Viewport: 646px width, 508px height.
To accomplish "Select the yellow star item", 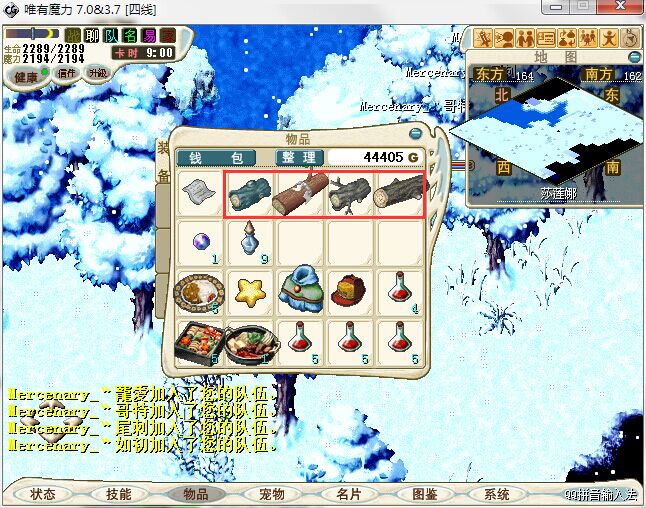I will (x=250, y=291).
